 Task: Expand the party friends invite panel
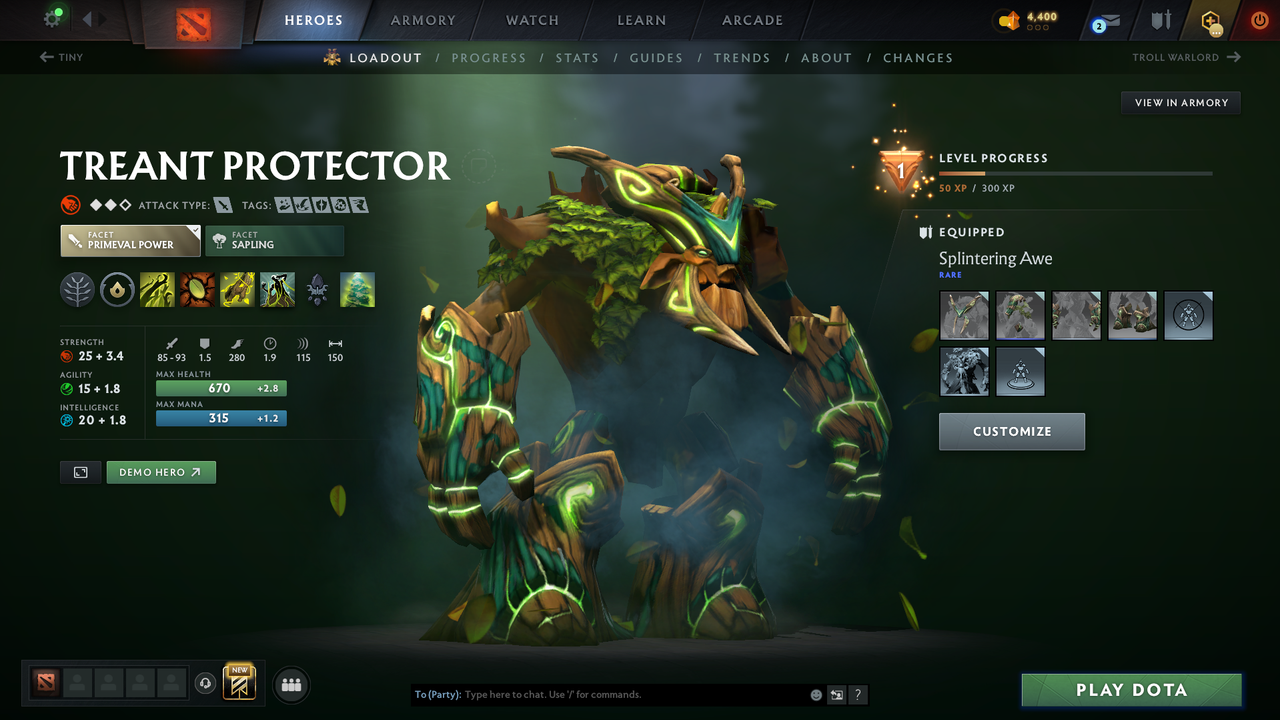(x=290, y=684)
